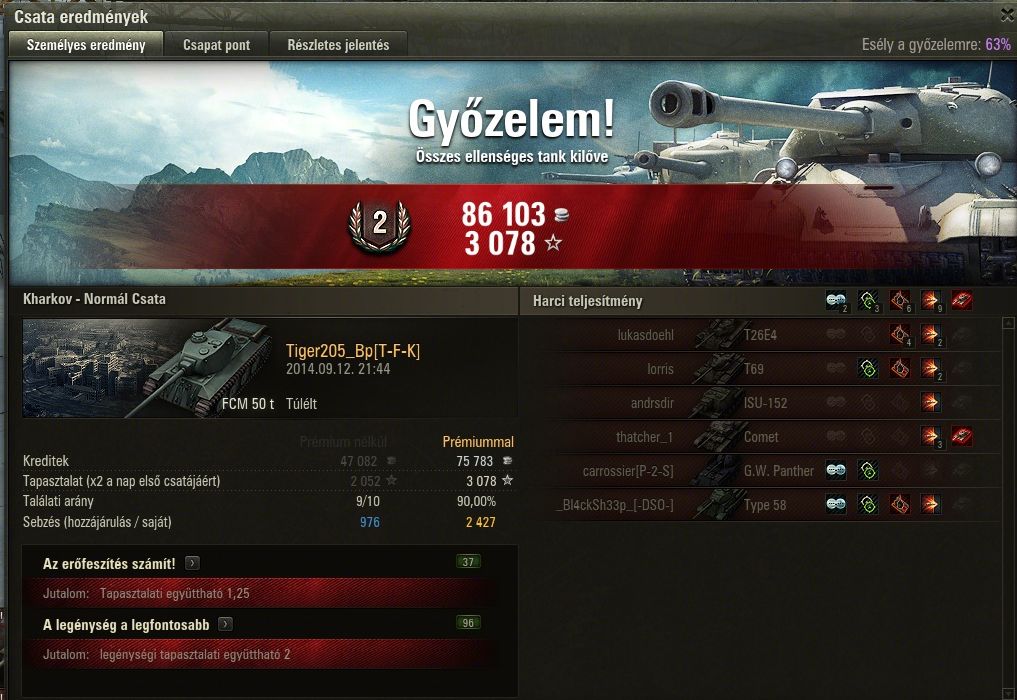
Task: Expand the A legénység a legfontosabb mission
Action: (226, 625)
